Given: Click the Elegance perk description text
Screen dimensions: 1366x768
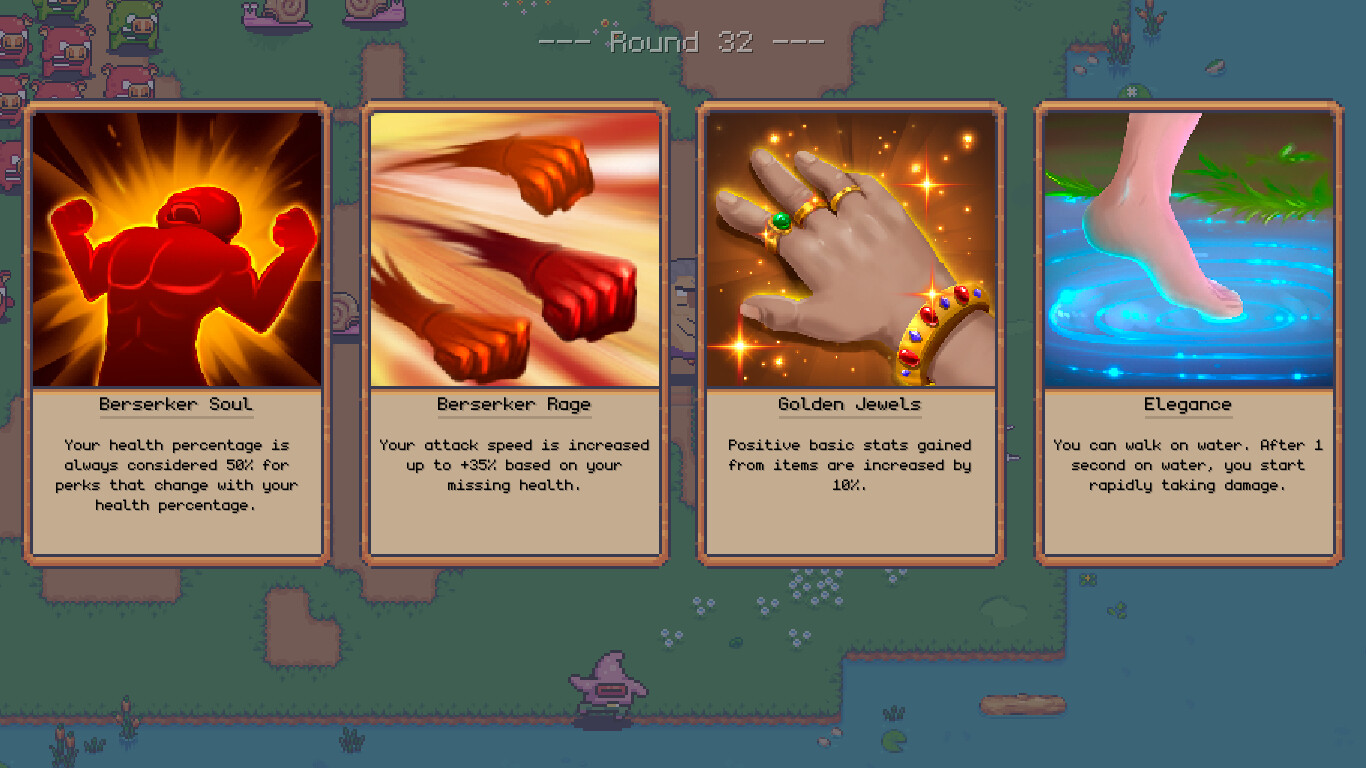Looking at the screenshot, I should (1187, 466).
